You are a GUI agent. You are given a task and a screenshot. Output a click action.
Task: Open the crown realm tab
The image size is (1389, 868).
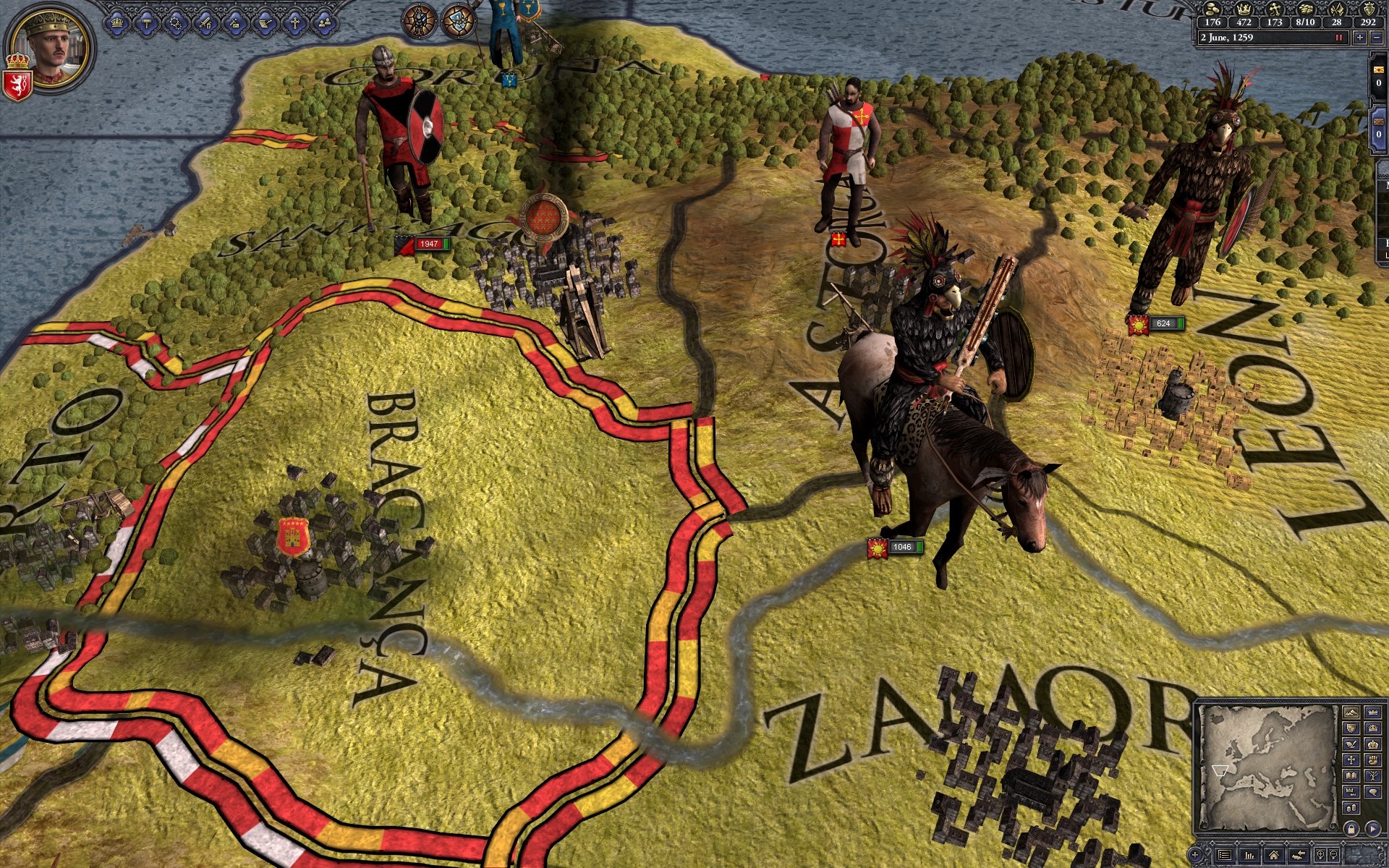click(116, 23)
